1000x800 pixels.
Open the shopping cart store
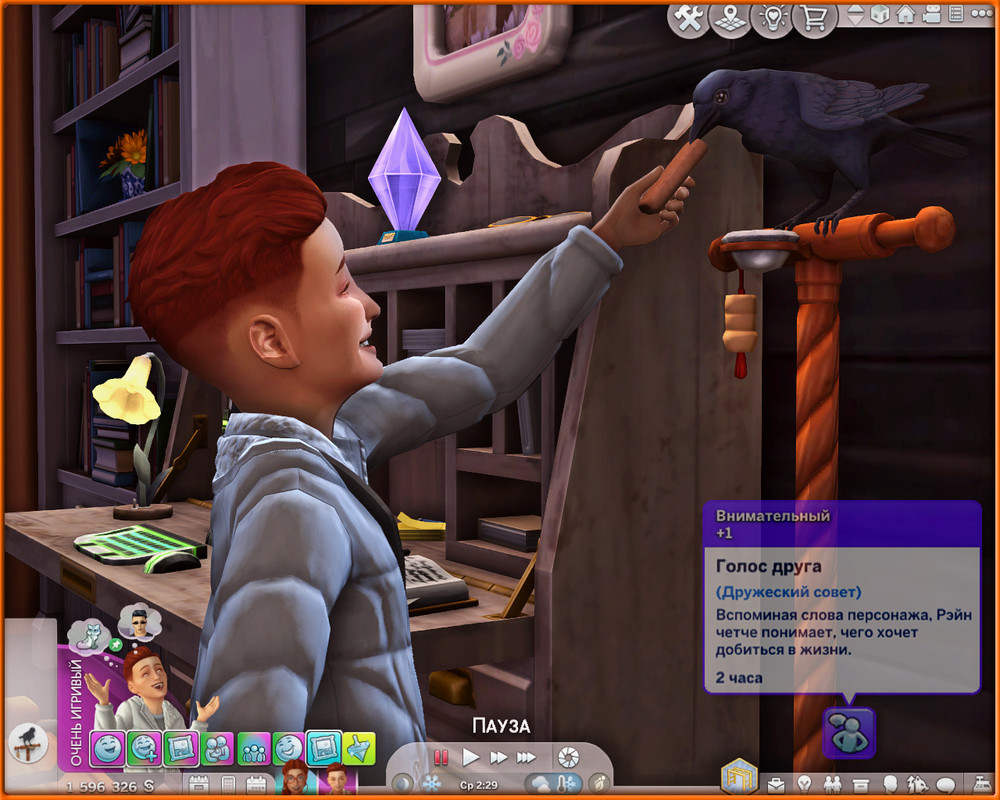pyautogui.click(x=812, y=18)
